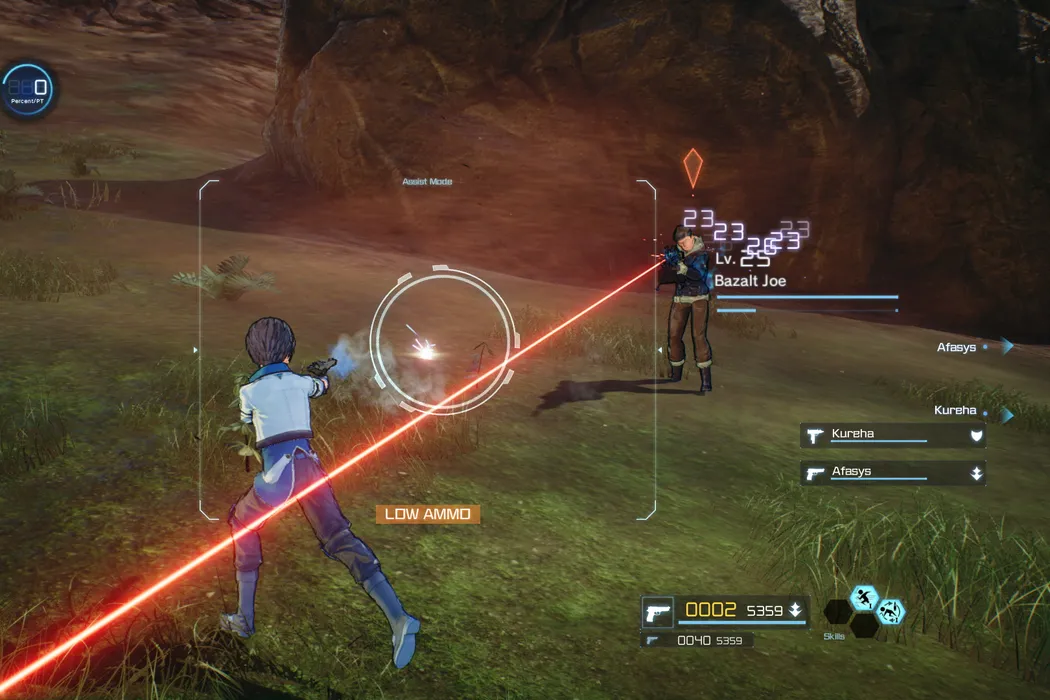This screenshot has height=700, width=1050.
Task: Click the equipped pistol weapon icon
Action: pyautogui.click(x=658, y=610)
